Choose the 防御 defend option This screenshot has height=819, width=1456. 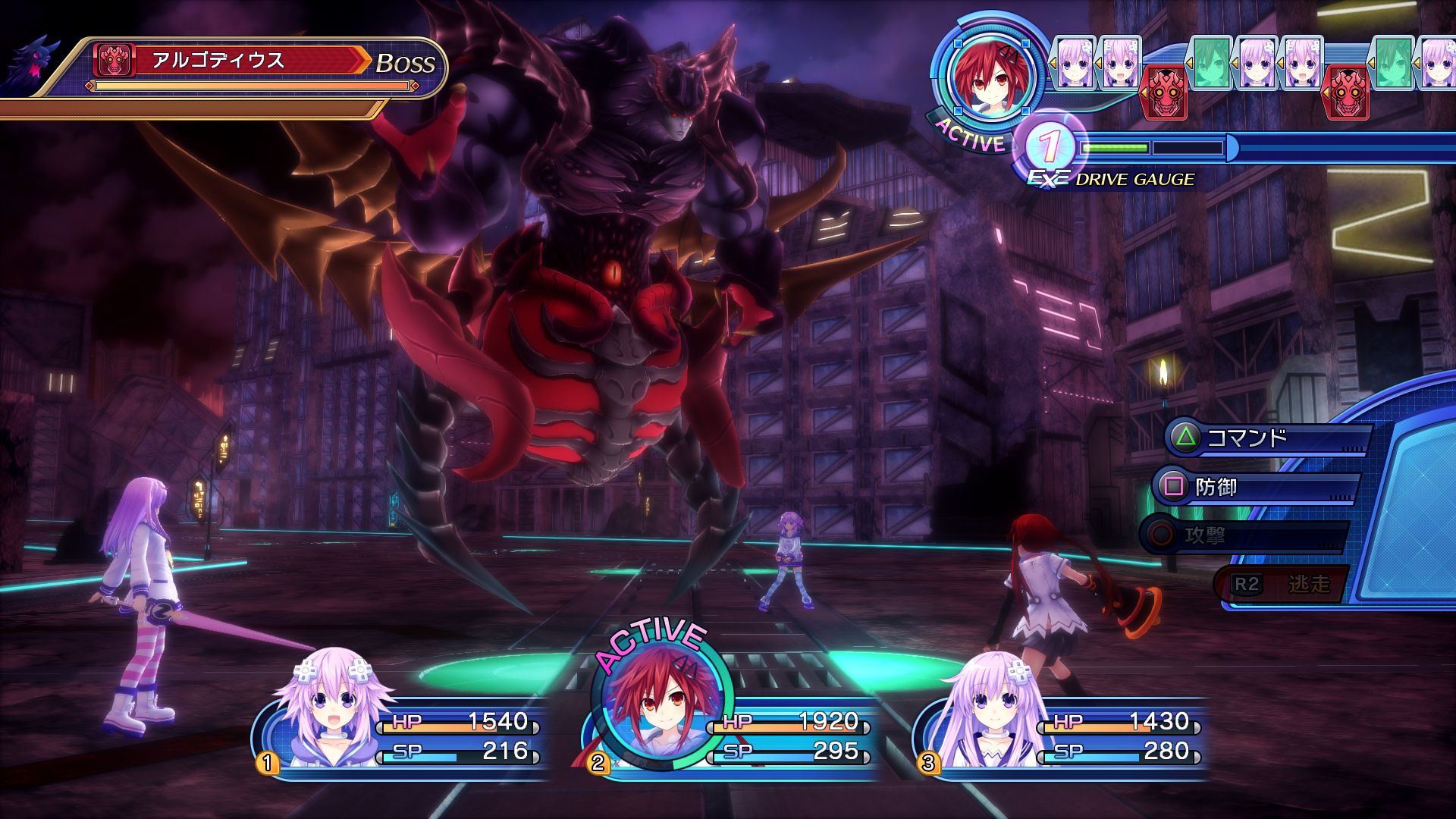pyautogui.click(x=1255, y=487)
